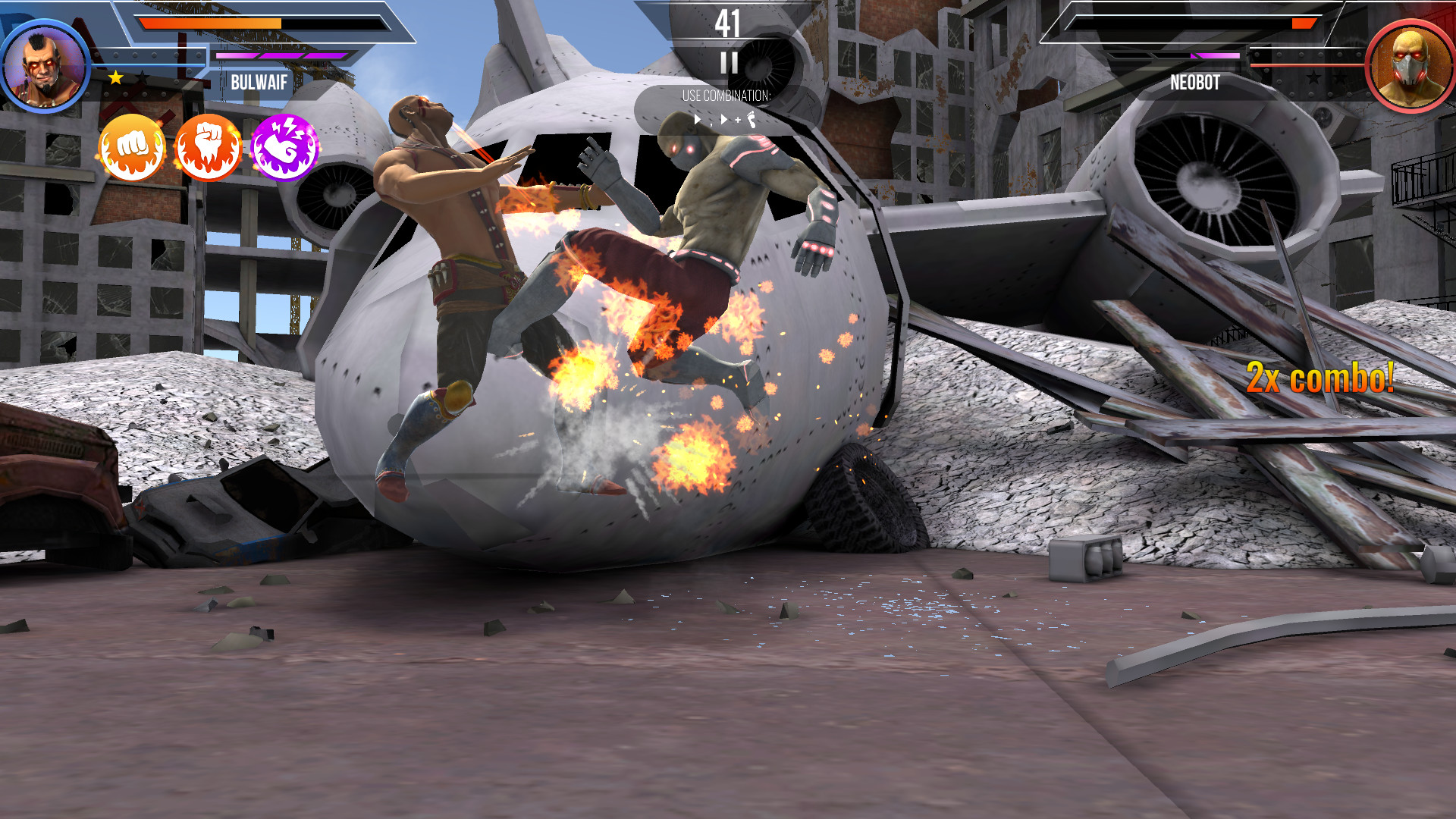1456x819 pixels.
Task: Tap Bulwaif's fighter portrait
Action: coord(44,66)
